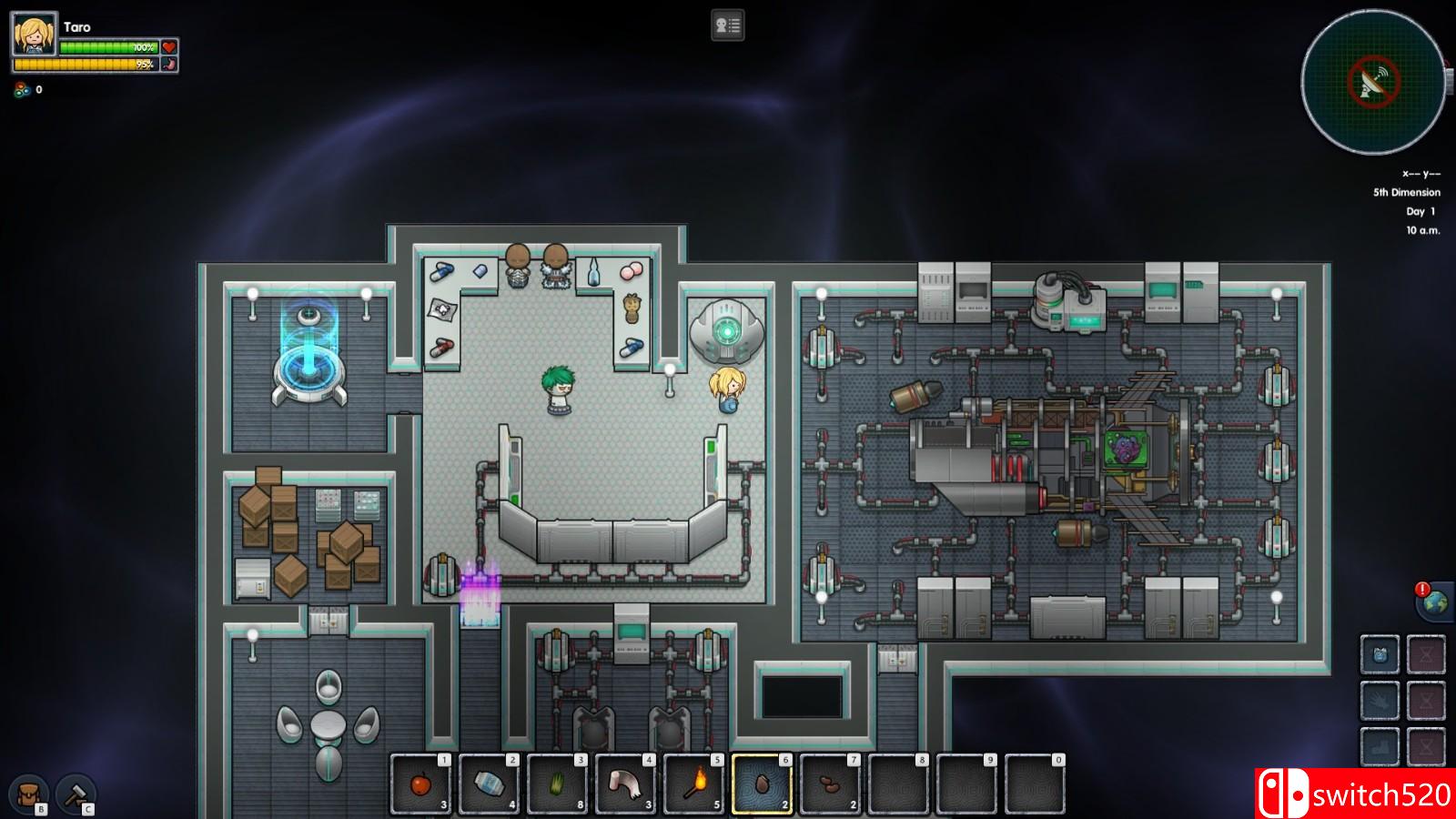
Task: Open the character list button
Action: [x=727, y=25]
